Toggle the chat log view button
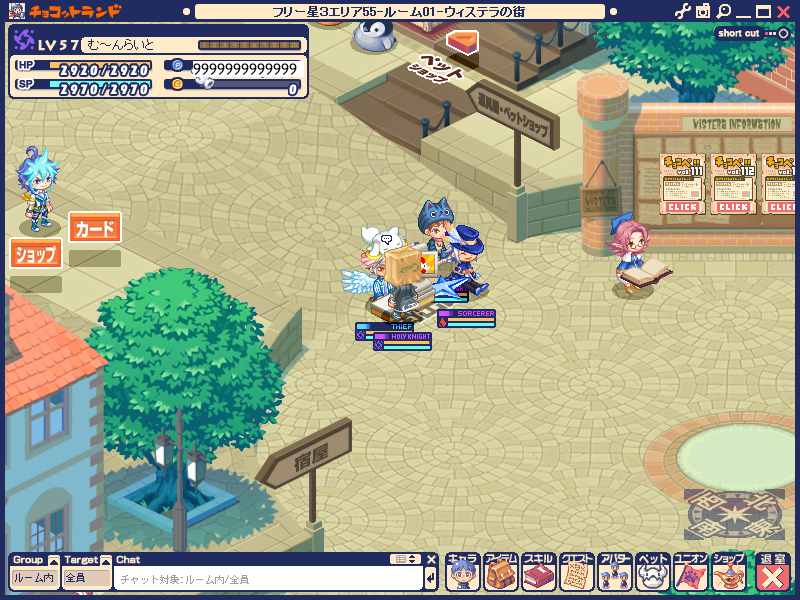The height and width of the screenshot is (600, 800). 405,559
